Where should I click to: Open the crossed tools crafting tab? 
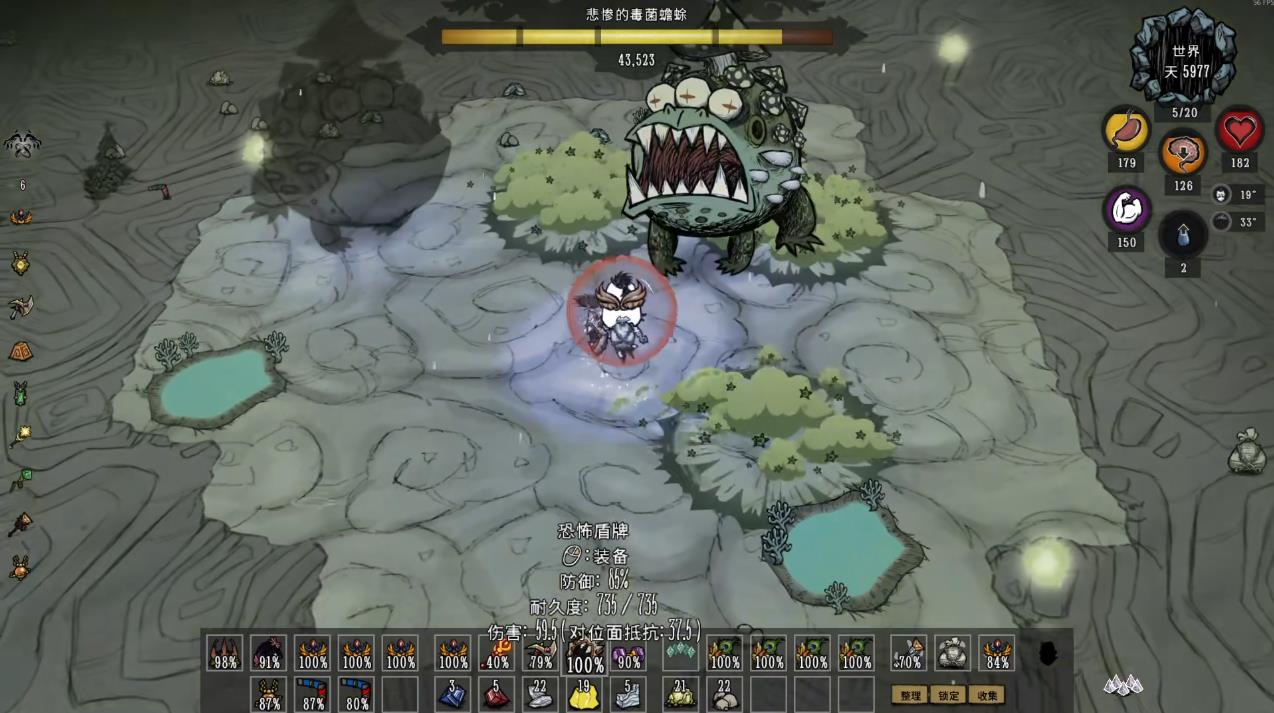[22, 146]
